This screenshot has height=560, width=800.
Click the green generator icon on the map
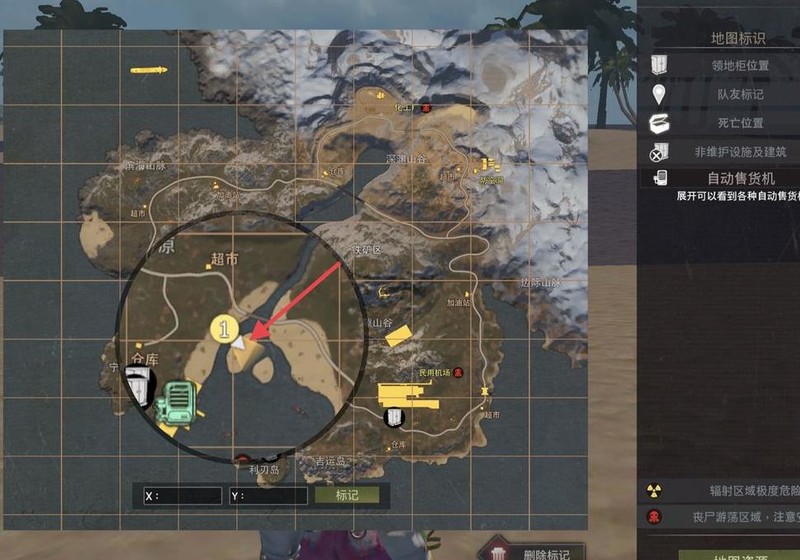click(x=179, y=405)
